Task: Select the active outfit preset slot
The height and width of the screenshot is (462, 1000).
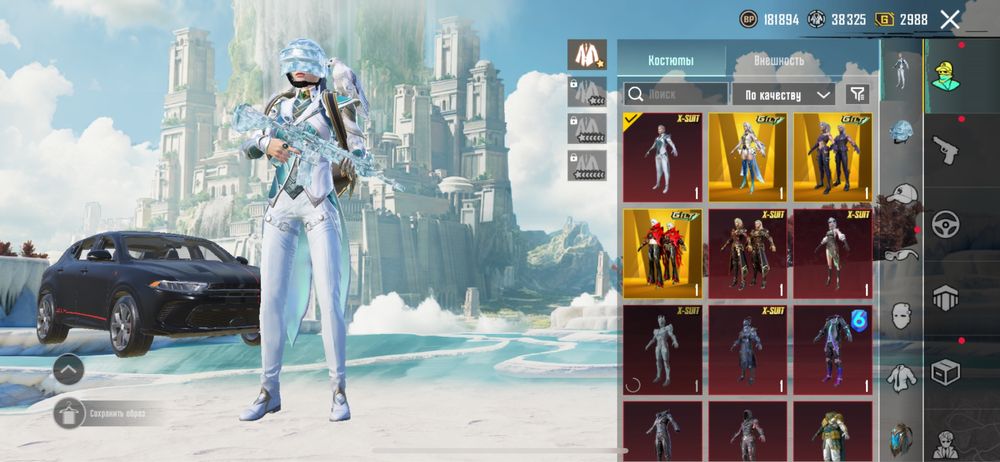Action: tap(587, 54)
